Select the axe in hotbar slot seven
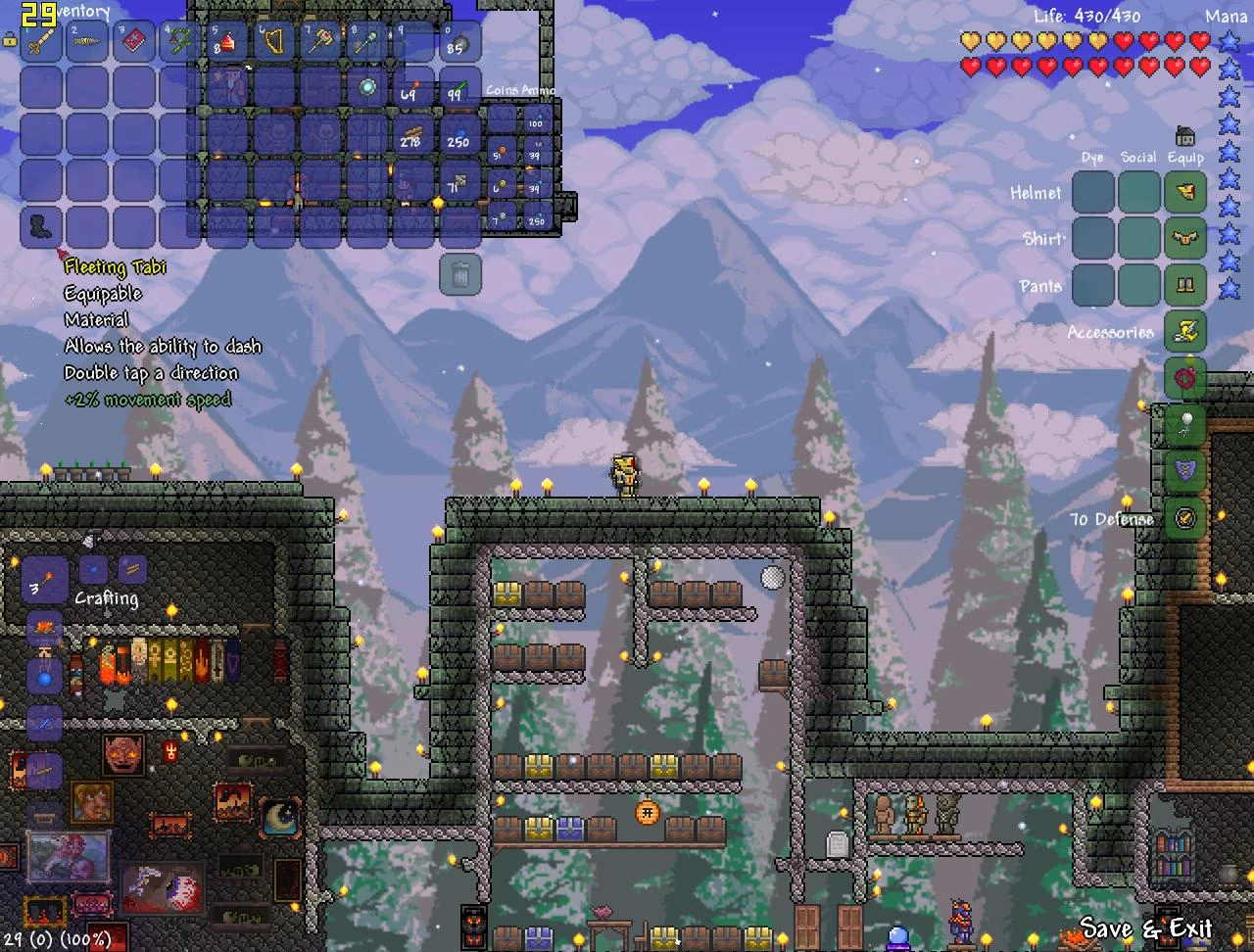Screen dimensions: 1254x952 [x=318, y=41]
